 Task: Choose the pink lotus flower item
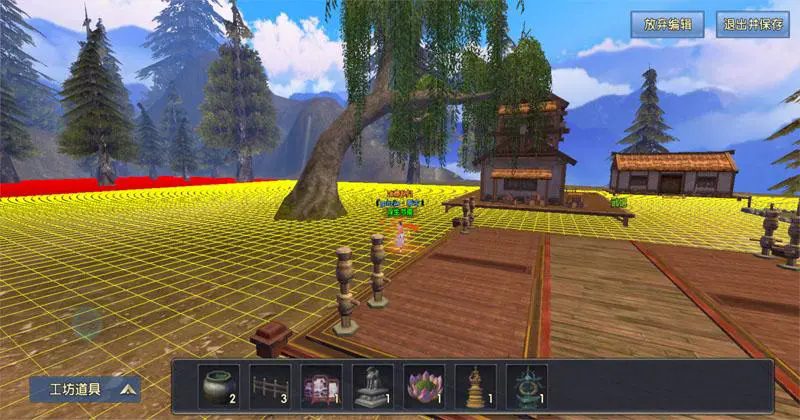click(424, 385)
